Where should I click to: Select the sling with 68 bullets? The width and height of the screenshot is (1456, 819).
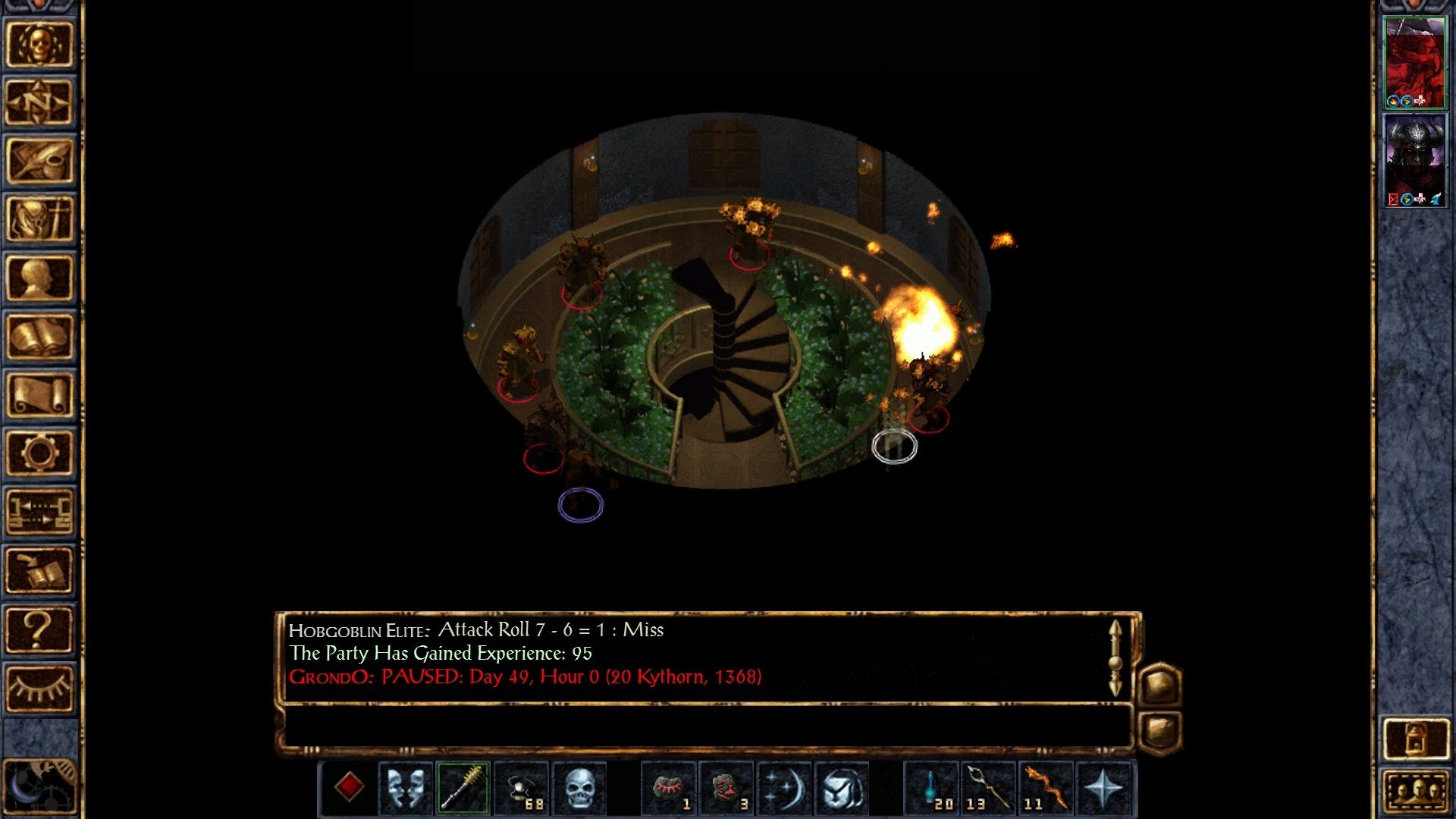(x=521, y=786)
